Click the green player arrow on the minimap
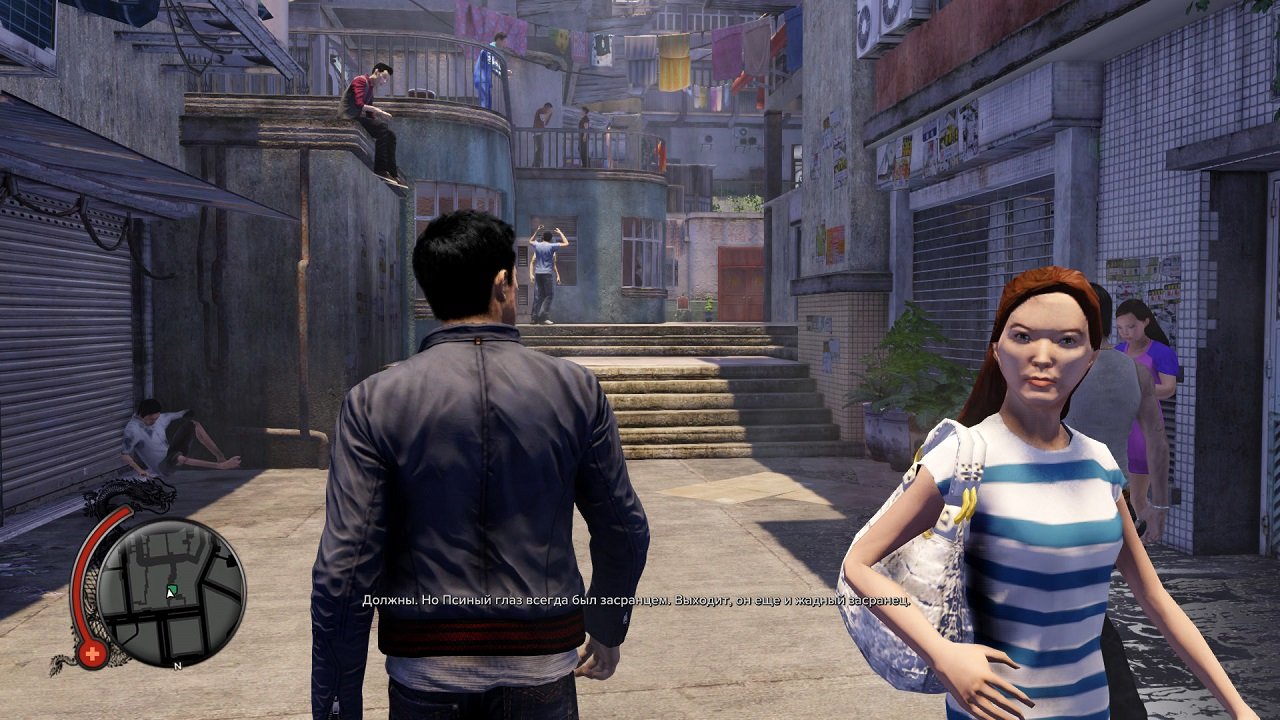Screen dimensions: 1280x720 [170, 590]
